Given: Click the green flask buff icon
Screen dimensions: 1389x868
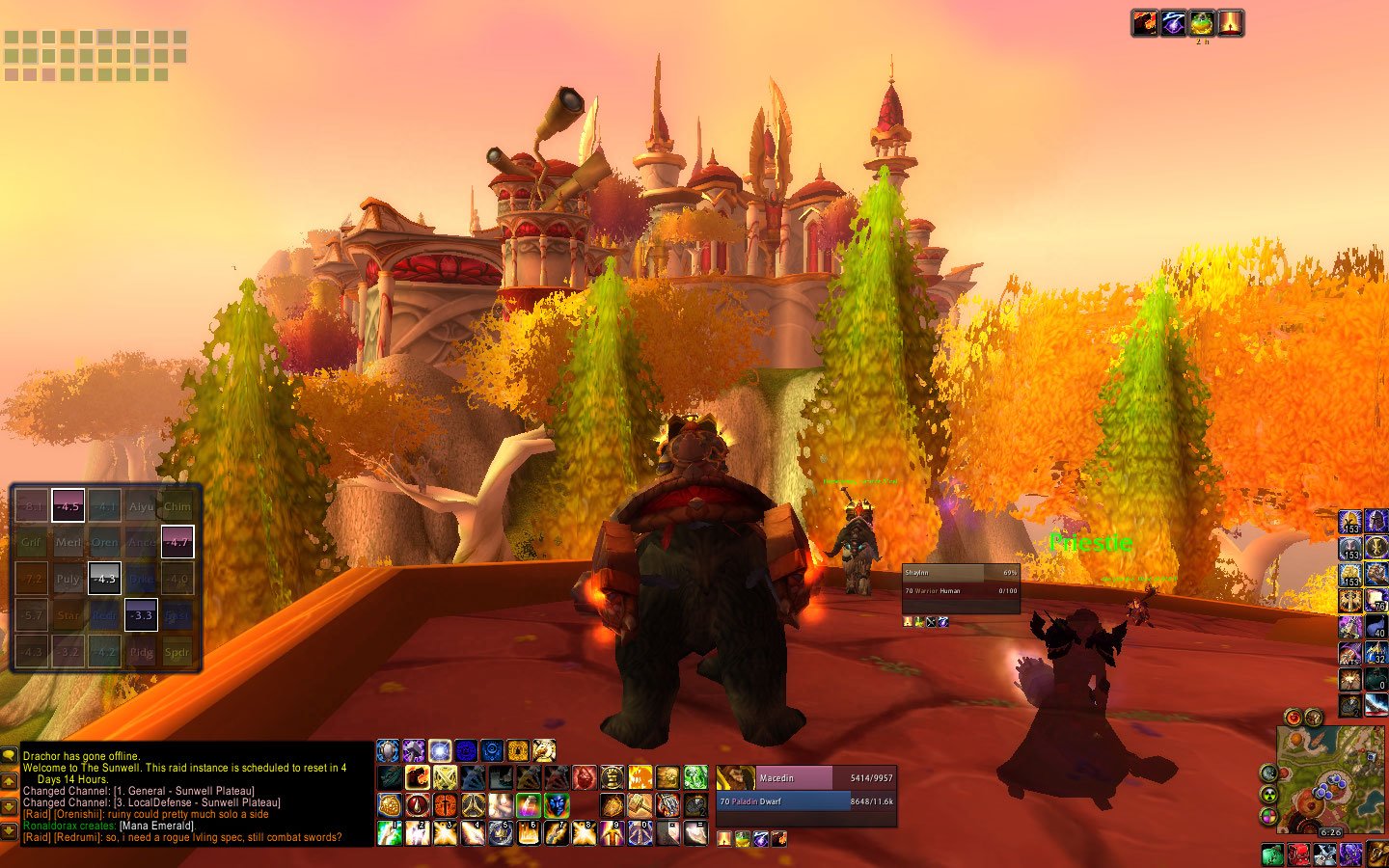Looking at the screenshot, I should 1201,23.
